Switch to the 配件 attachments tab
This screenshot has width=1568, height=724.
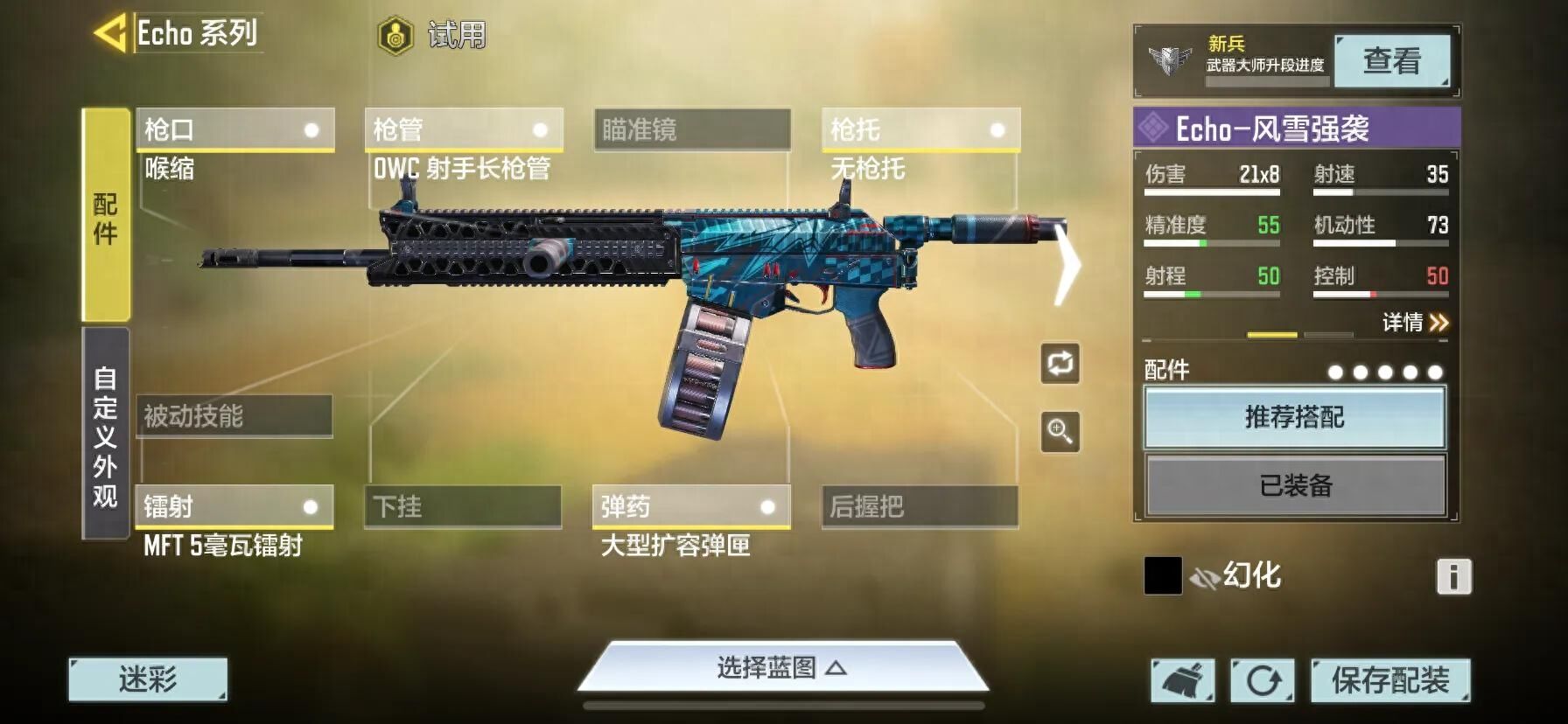tap(106, 216)
